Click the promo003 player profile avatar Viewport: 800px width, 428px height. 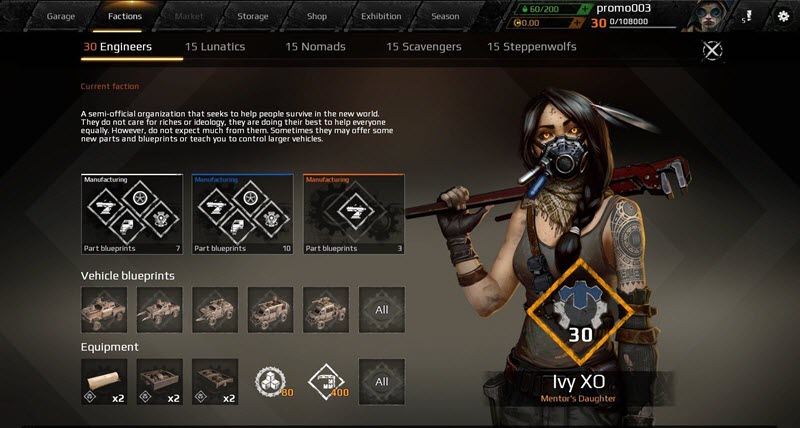click(x=715, y=16)
